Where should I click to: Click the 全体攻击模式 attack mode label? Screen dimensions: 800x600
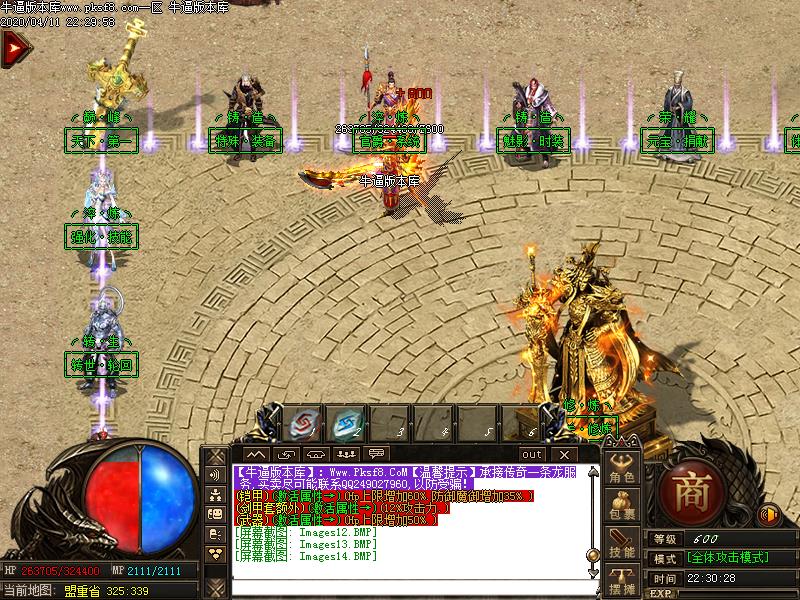(727, 558)
